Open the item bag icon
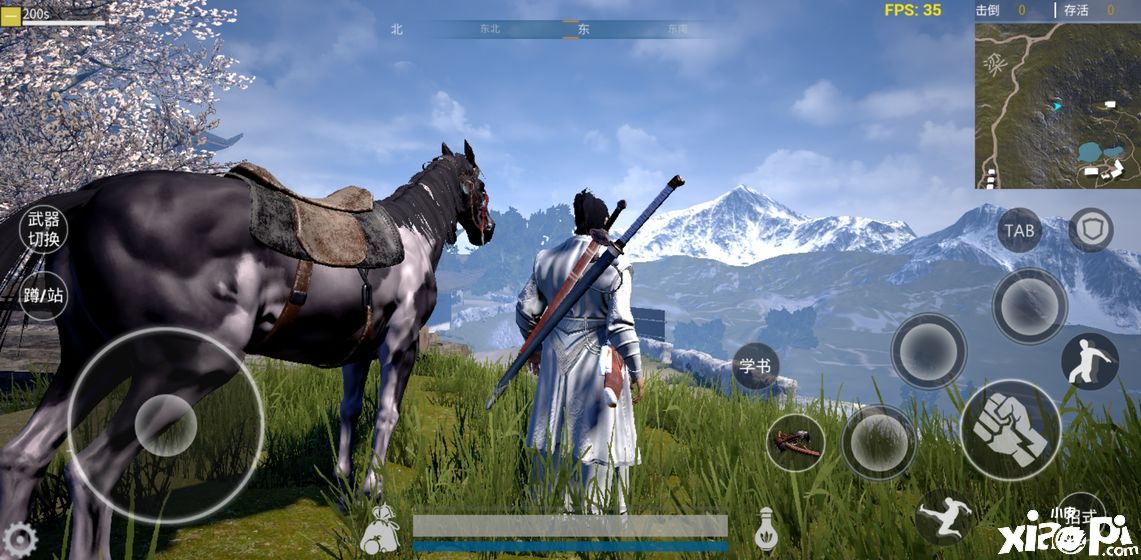 tap(381, 527)
